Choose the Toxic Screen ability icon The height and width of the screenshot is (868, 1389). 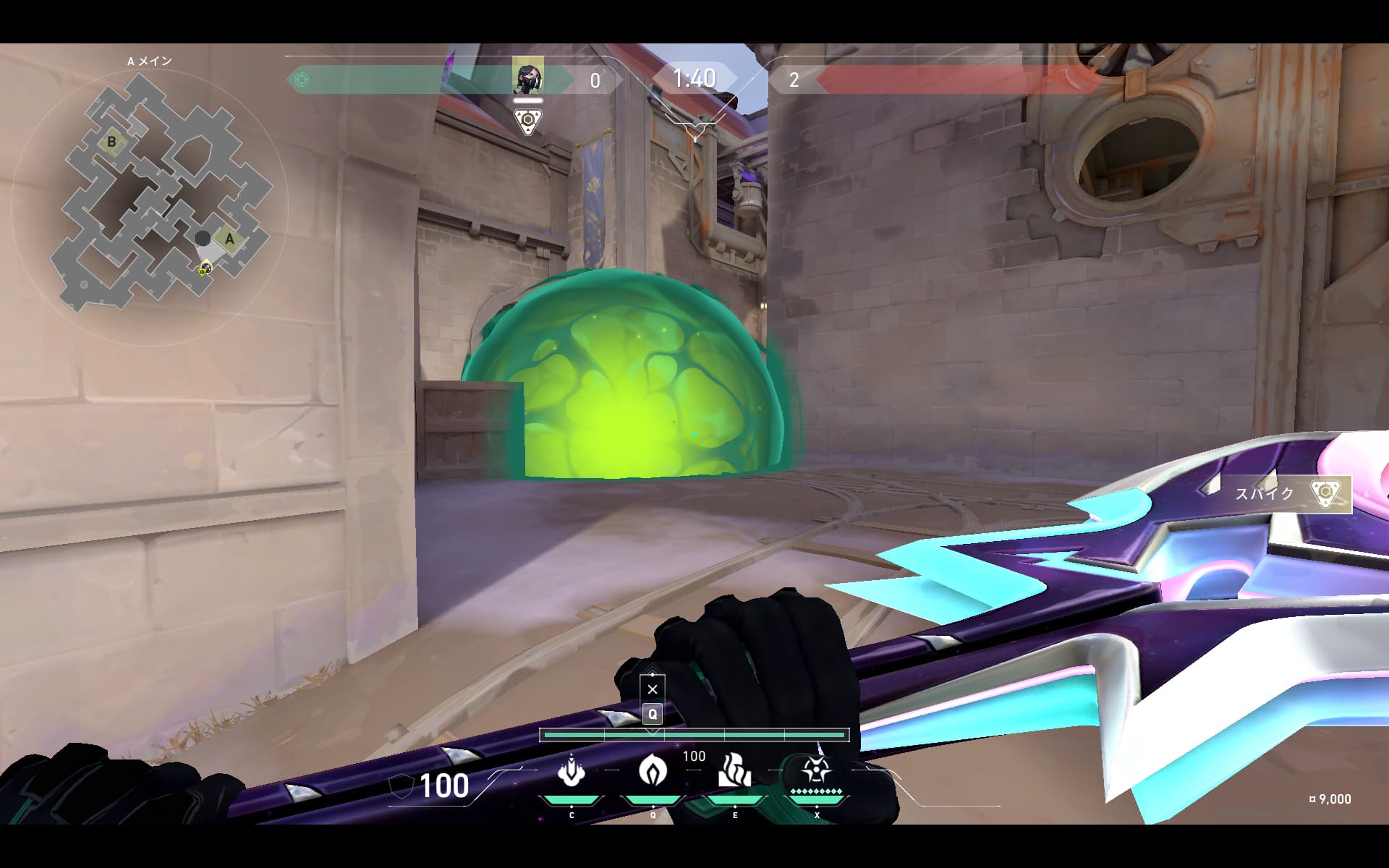[734, 770]
